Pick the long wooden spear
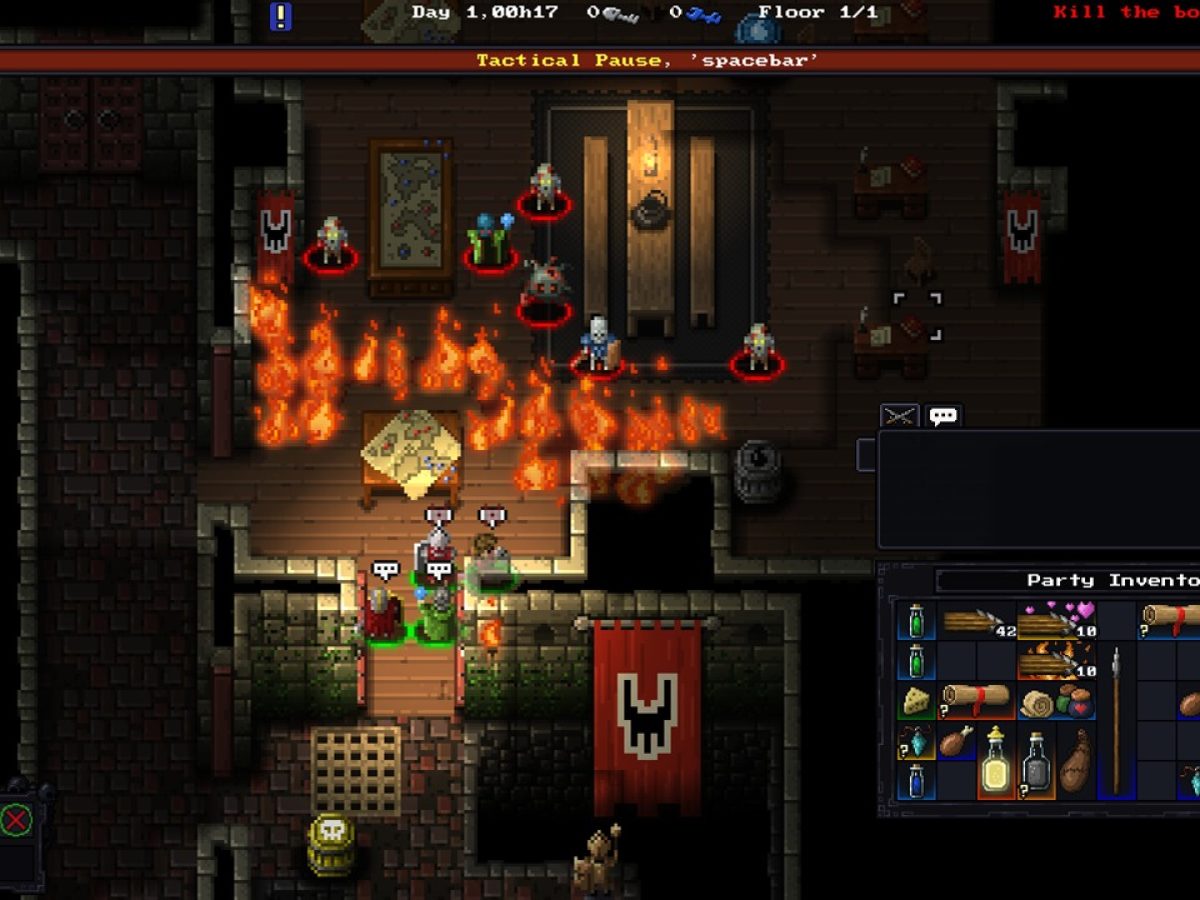This screenshot has height=900, width=1200. 1116,720
